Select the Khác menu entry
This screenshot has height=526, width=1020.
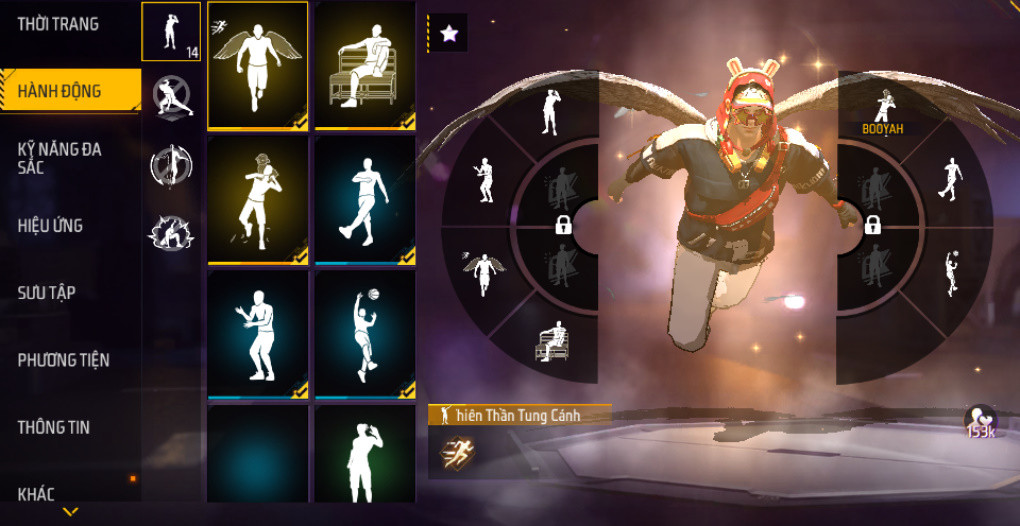tap(36, 493)
